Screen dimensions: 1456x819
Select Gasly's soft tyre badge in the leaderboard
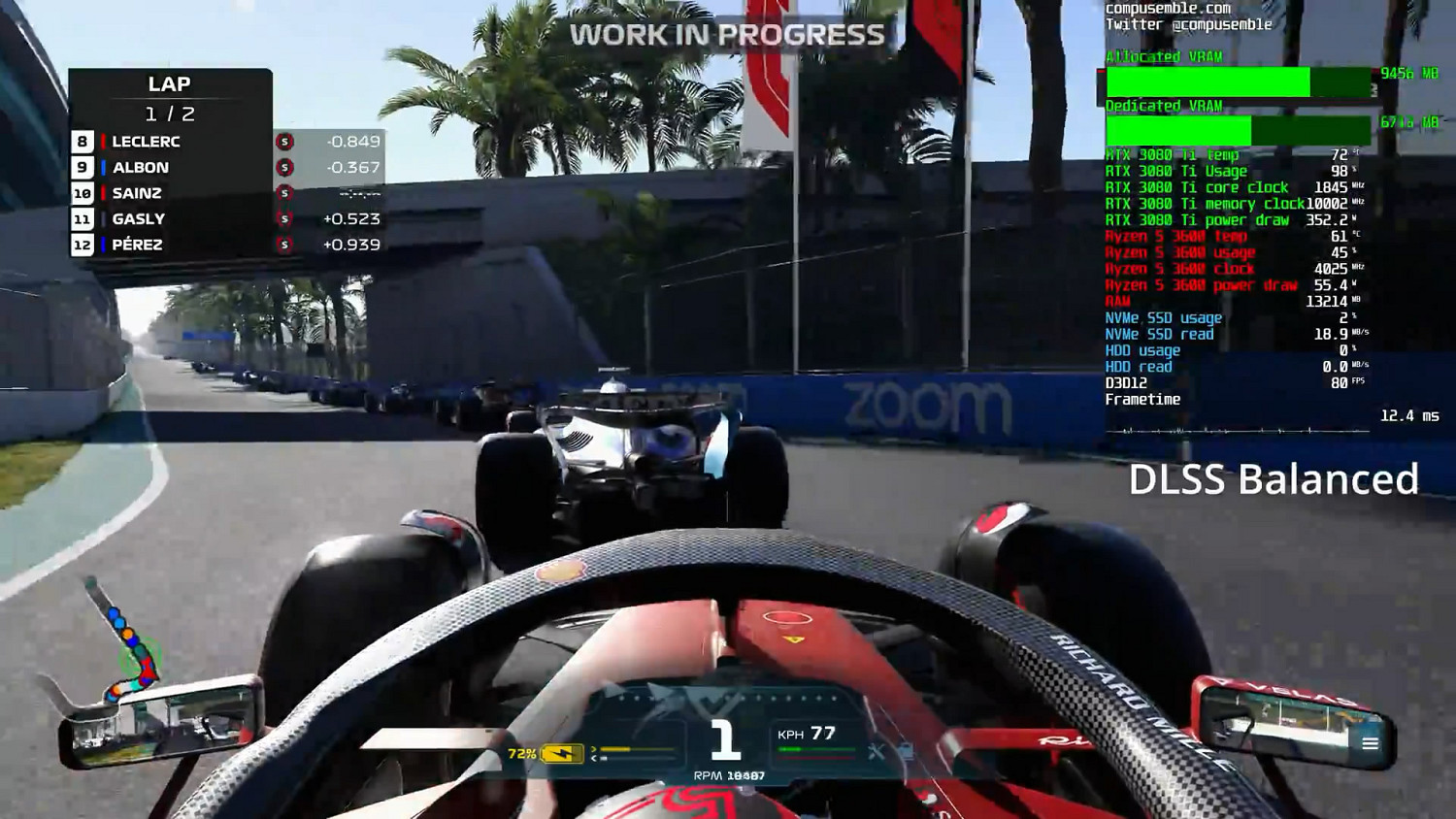282,218
